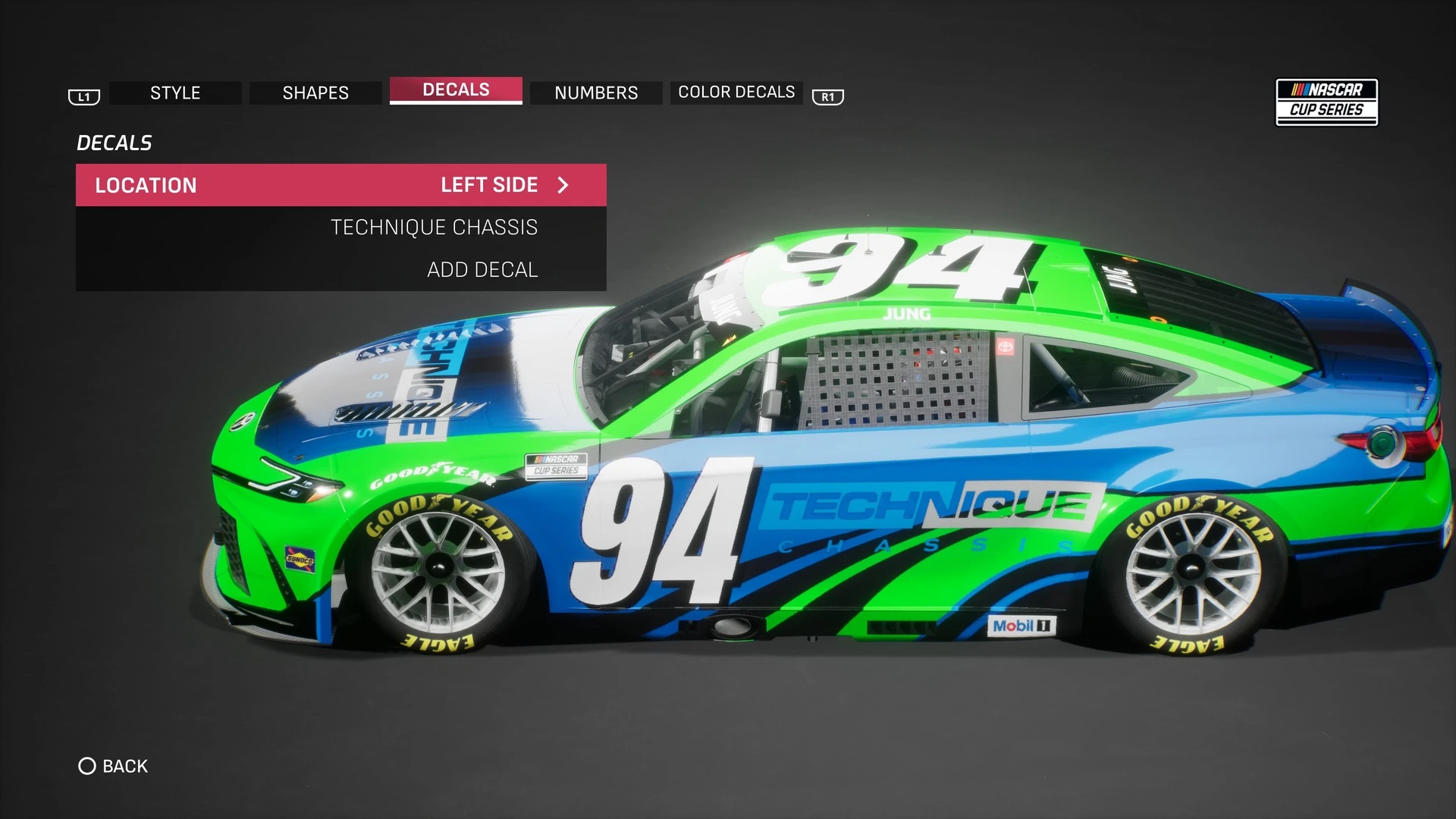Switch to the Style tab

[x=175, y=93]
